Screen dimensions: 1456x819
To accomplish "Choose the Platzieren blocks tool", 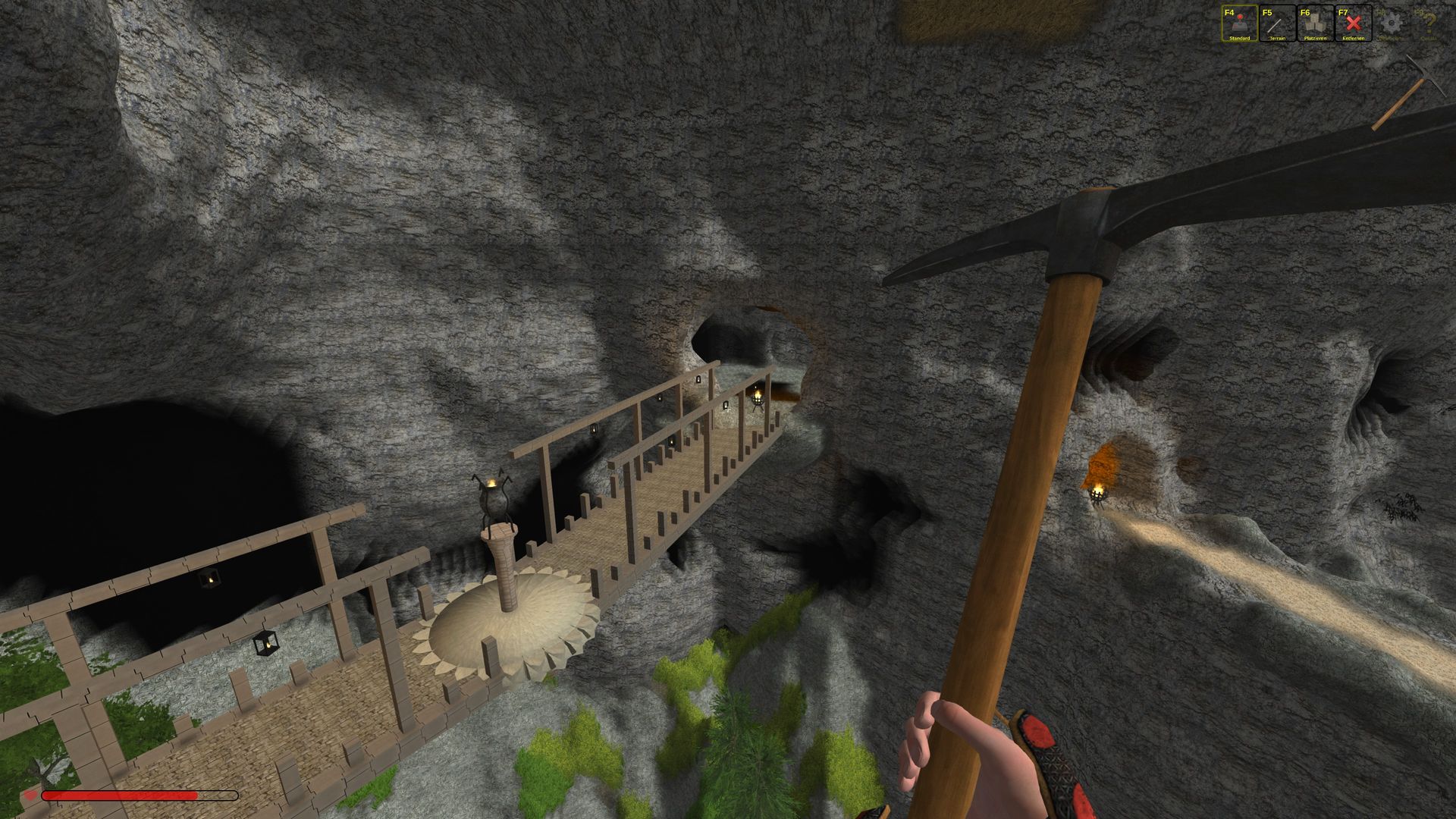I will coord(1315,24).
